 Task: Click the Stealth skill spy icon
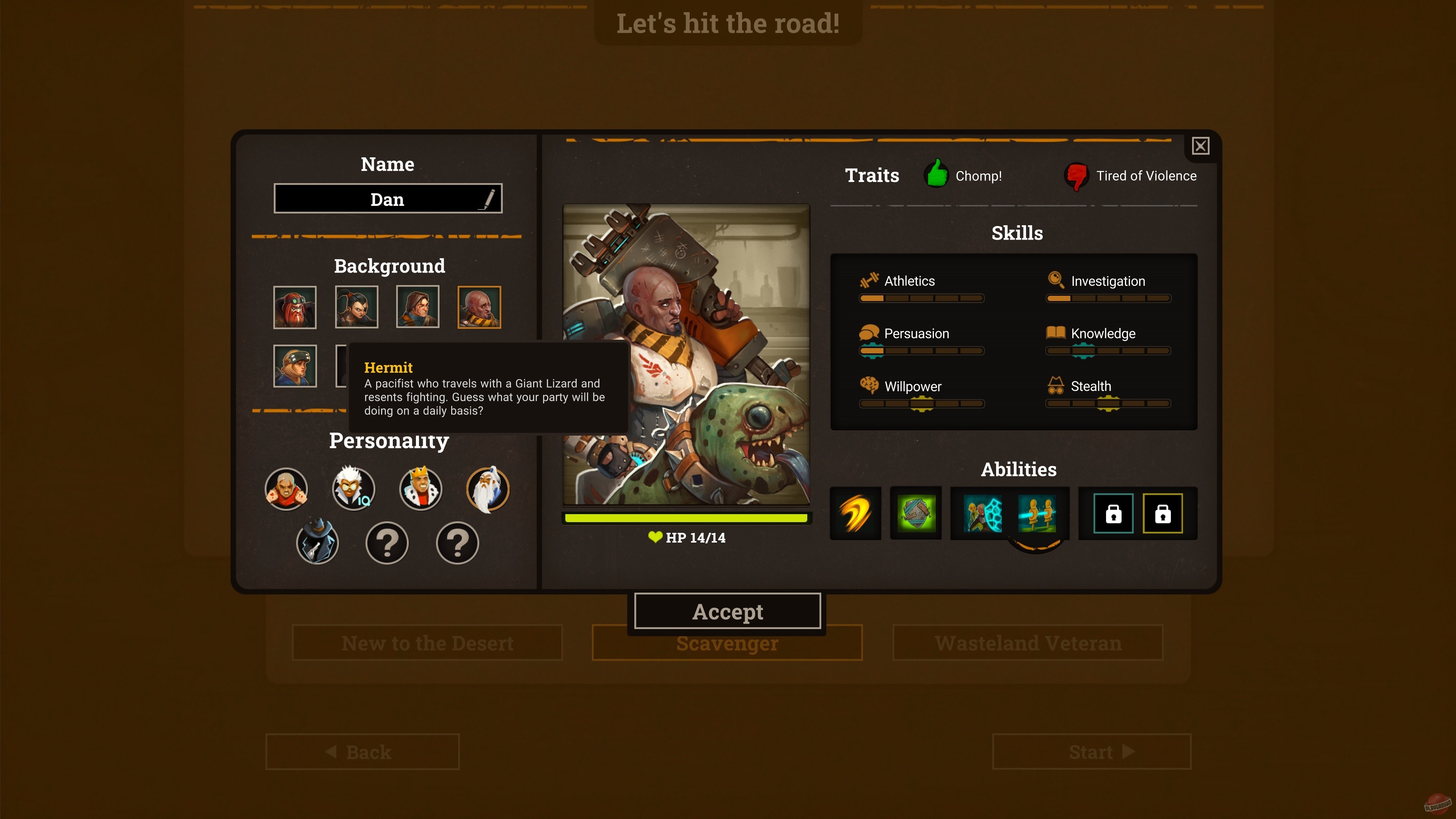[x=1055, y=386]
